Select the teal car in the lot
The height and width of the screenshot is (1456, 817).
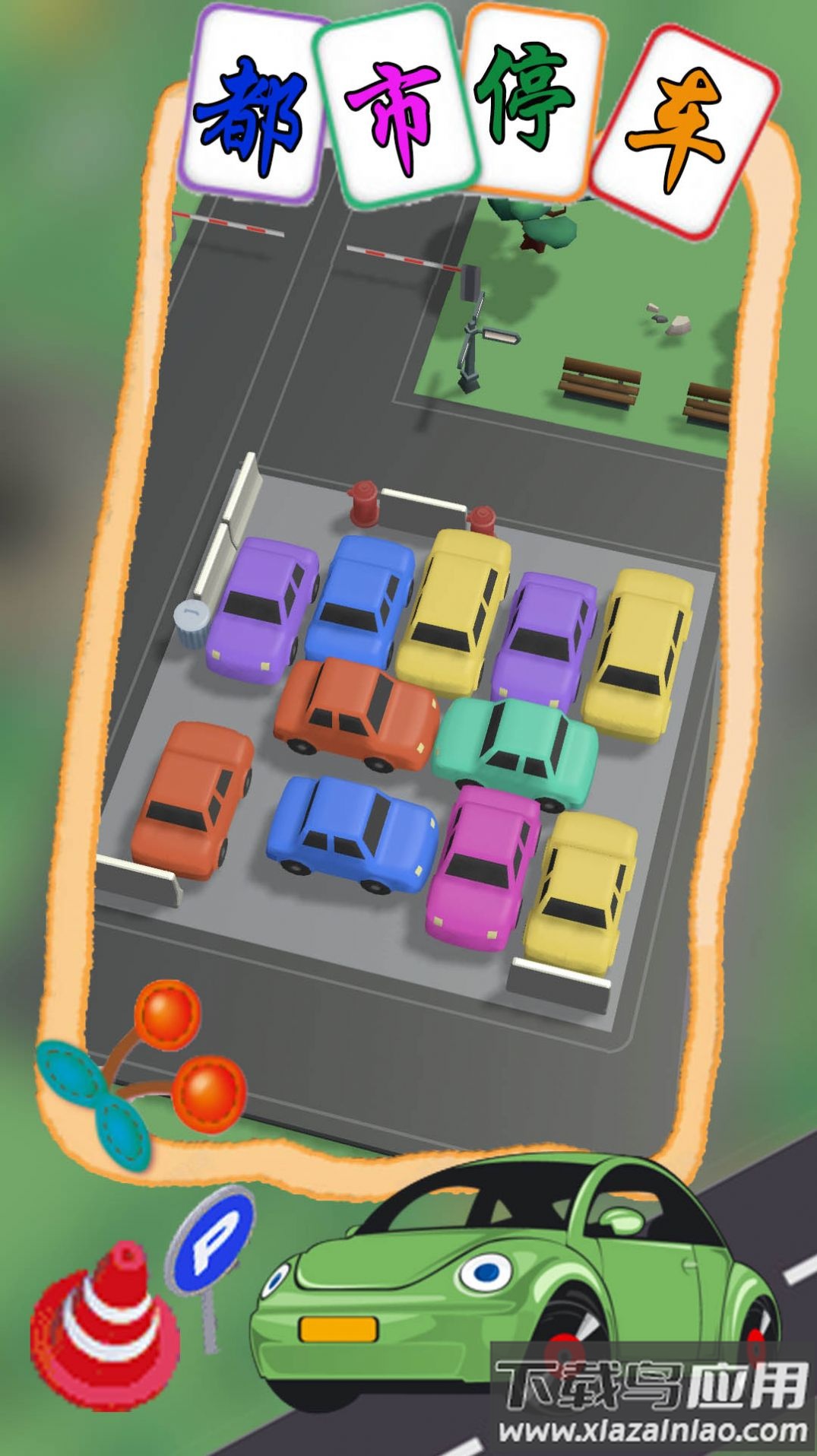point(515,752)
